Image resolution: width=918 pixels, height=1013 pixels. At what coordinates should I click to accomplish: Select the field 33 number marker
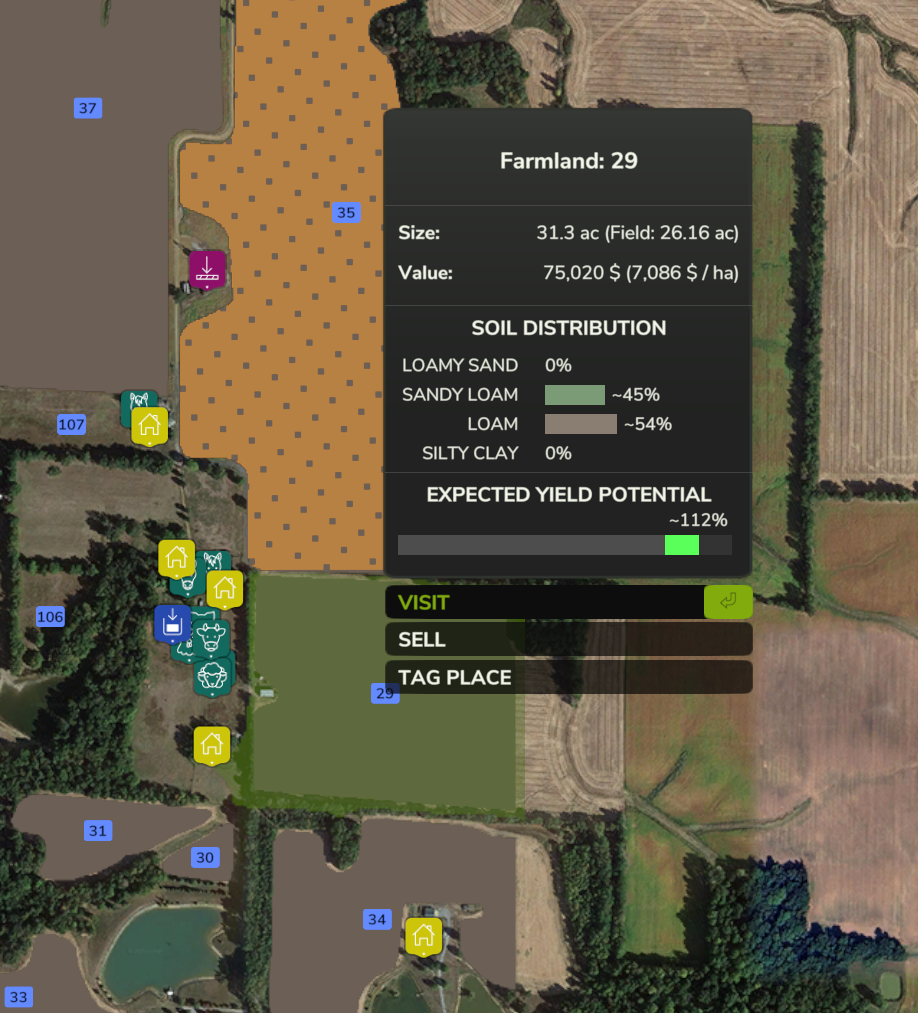tap(19, 996)
